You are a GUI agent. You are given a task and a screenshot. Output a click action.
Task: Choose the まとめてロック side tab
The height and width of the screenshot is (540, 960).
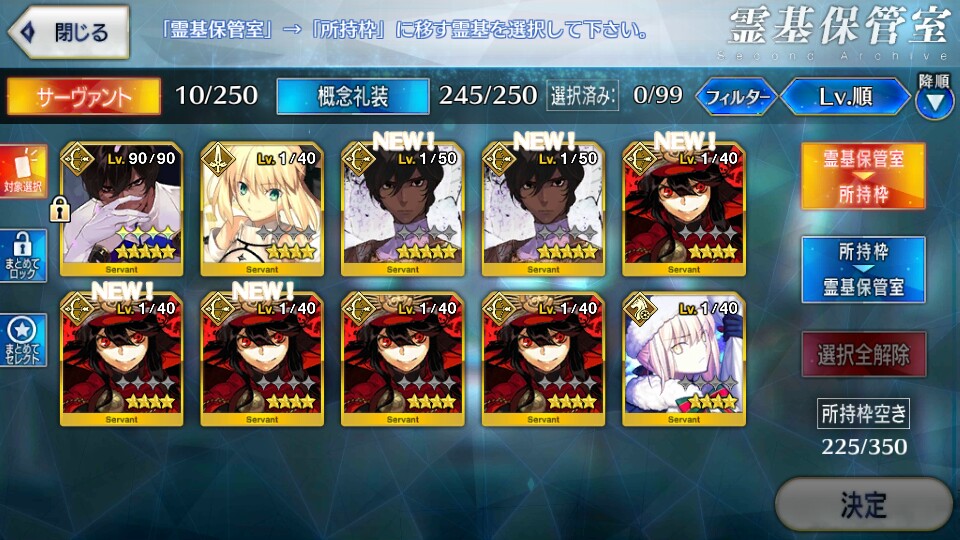tap(22, 255)
